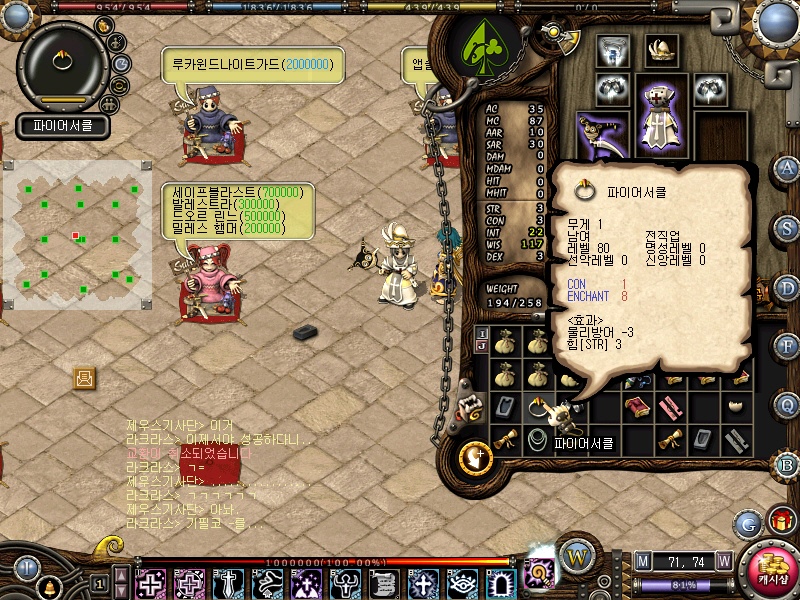
Task: Open the envelope mail icon
Action: click(x=84, y=378)
